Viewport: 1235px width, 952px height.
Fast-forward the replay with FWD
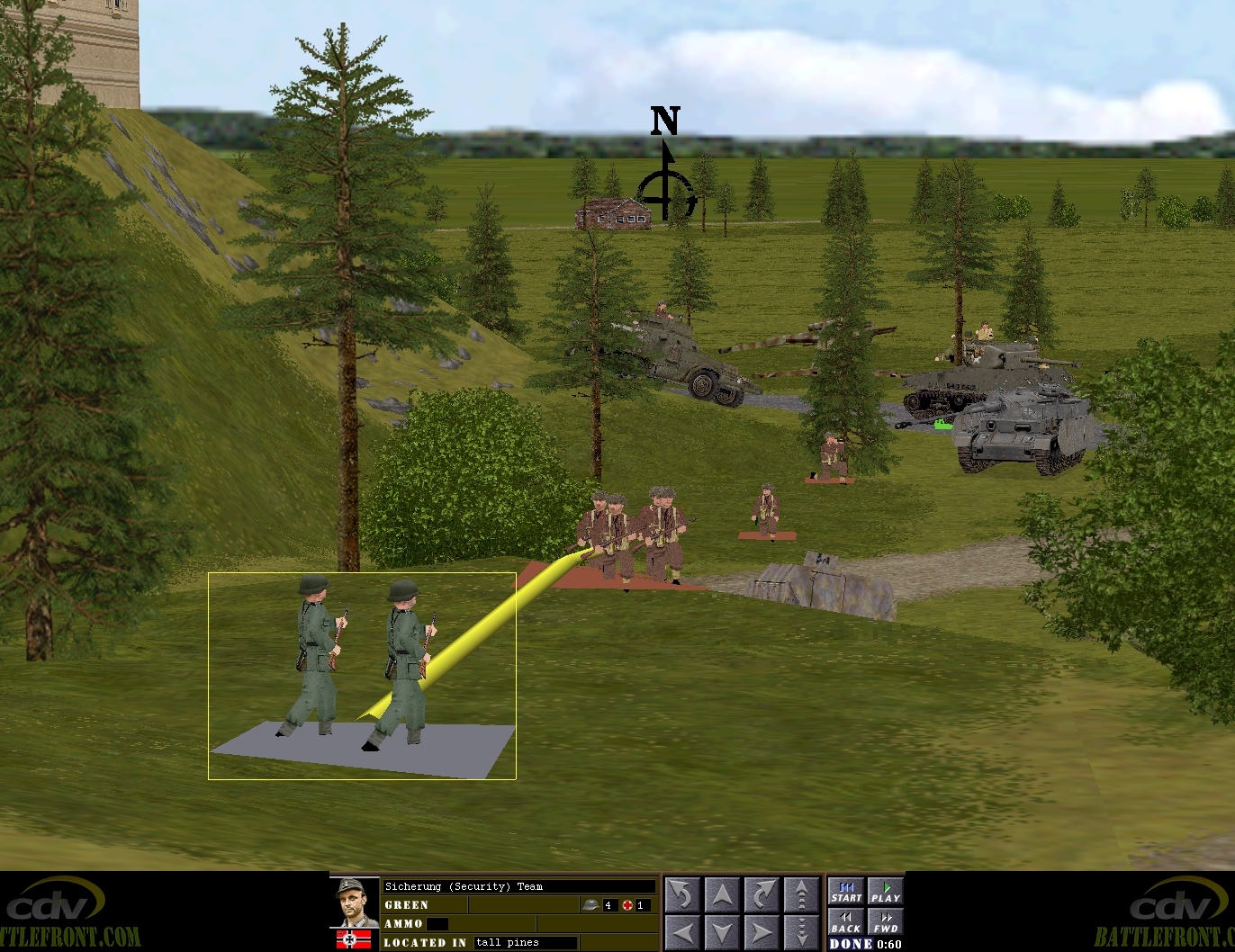[885, 922]
